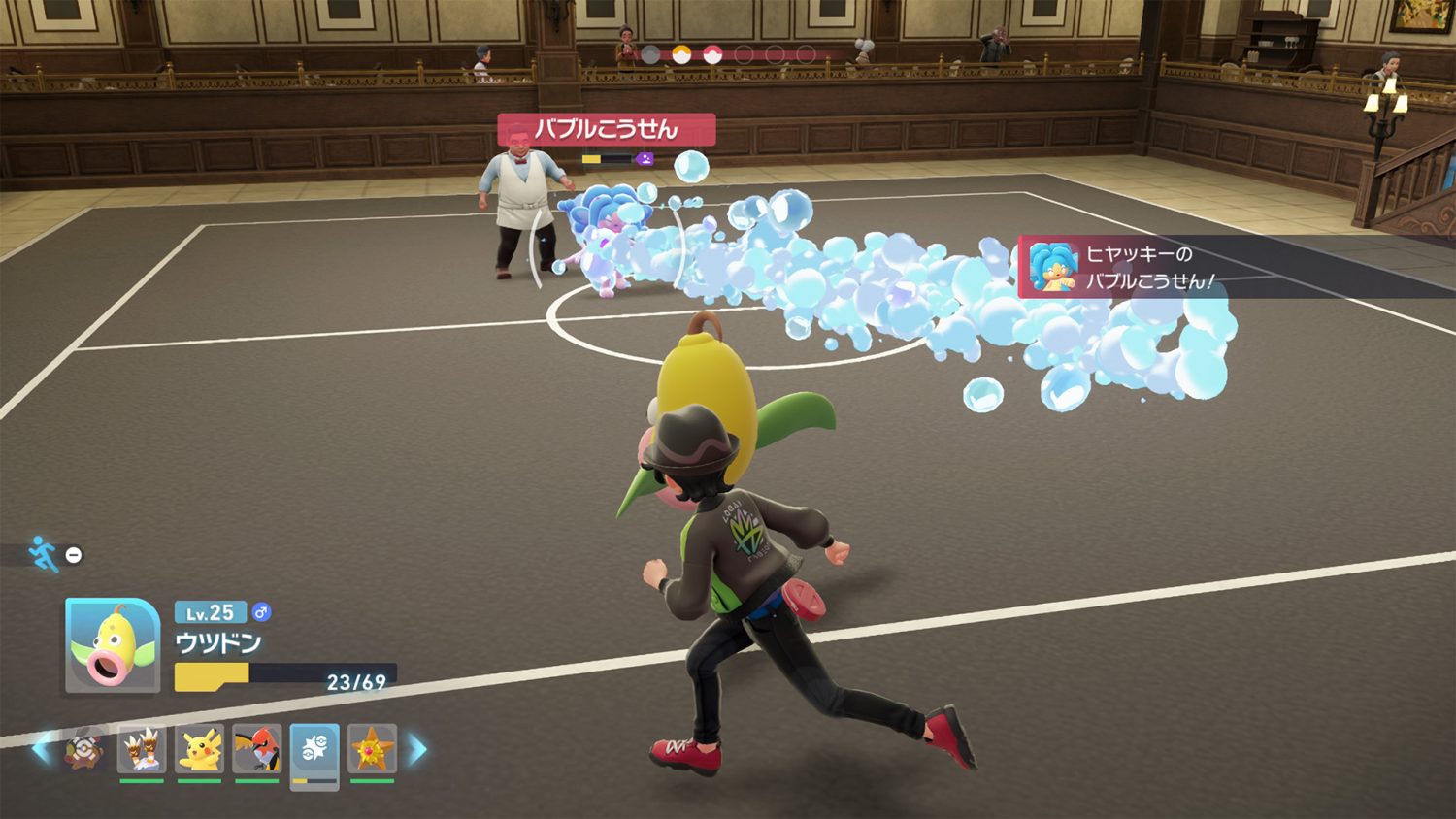Click the left arrow of party bar

(x=42, y=749)
